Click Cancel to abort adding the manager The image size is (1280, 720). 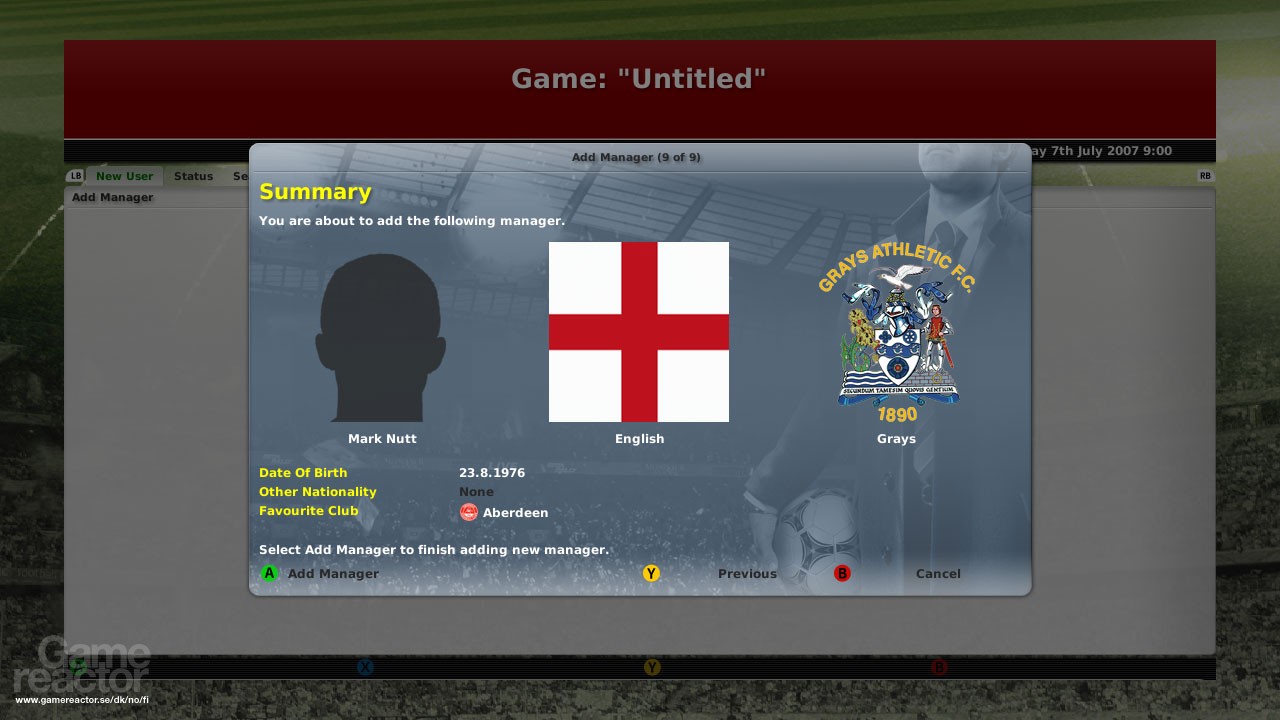click(938, 573)
